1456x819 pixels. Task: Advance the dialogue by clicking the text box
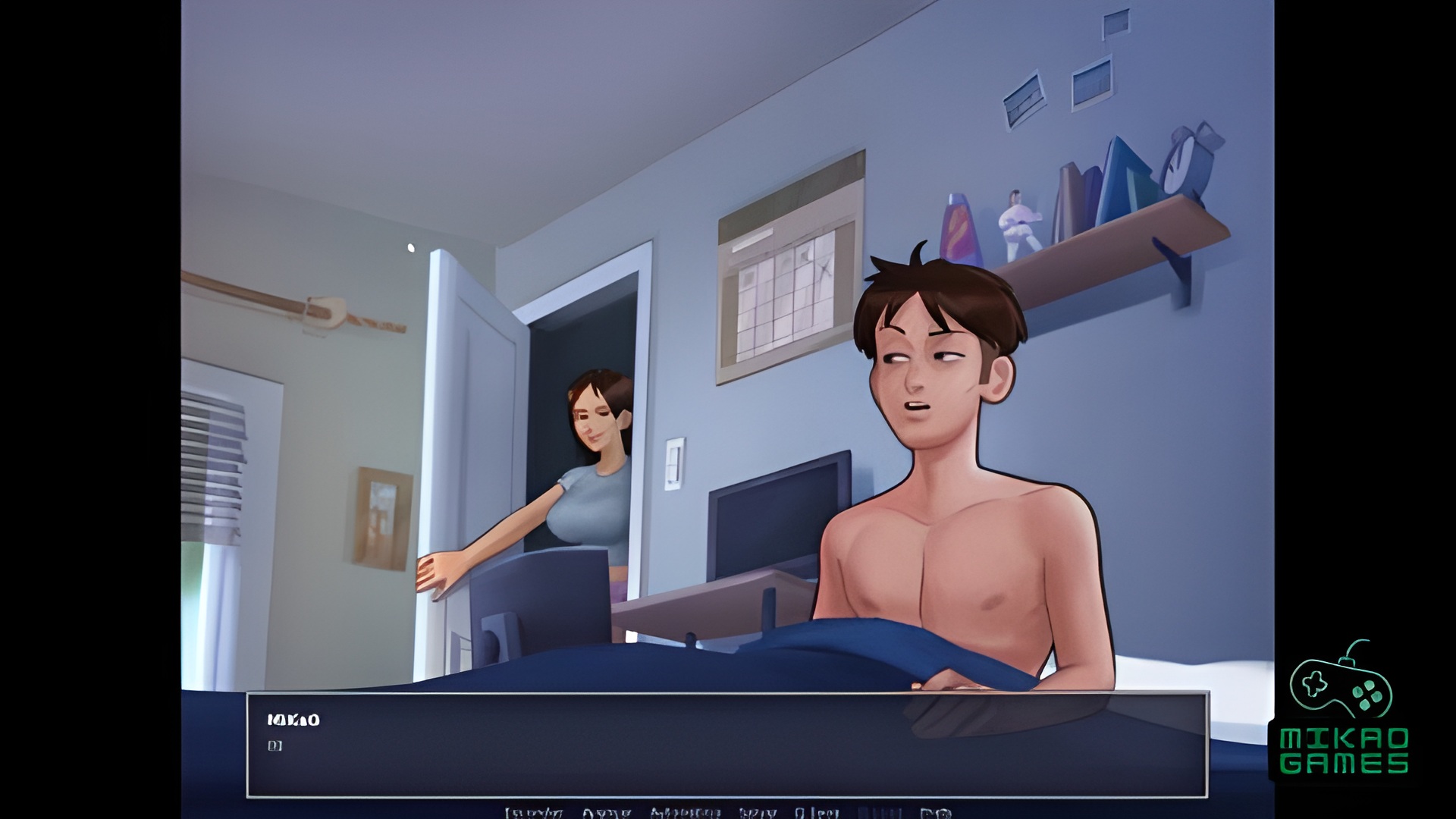coord(726,745)
